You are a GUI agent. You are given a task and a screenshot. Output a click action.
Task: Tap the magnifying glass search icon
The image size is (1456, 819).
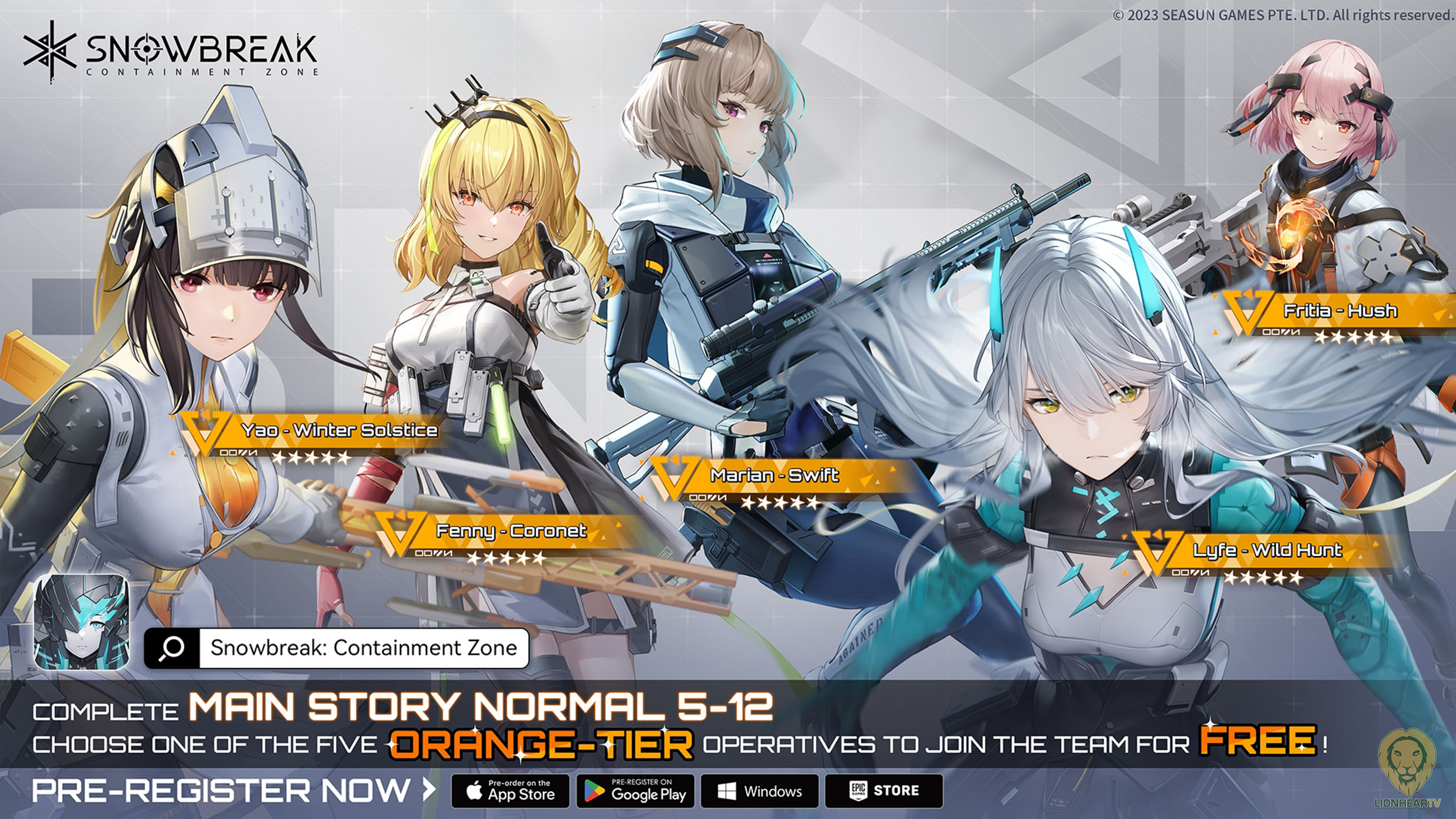[171, 648]
